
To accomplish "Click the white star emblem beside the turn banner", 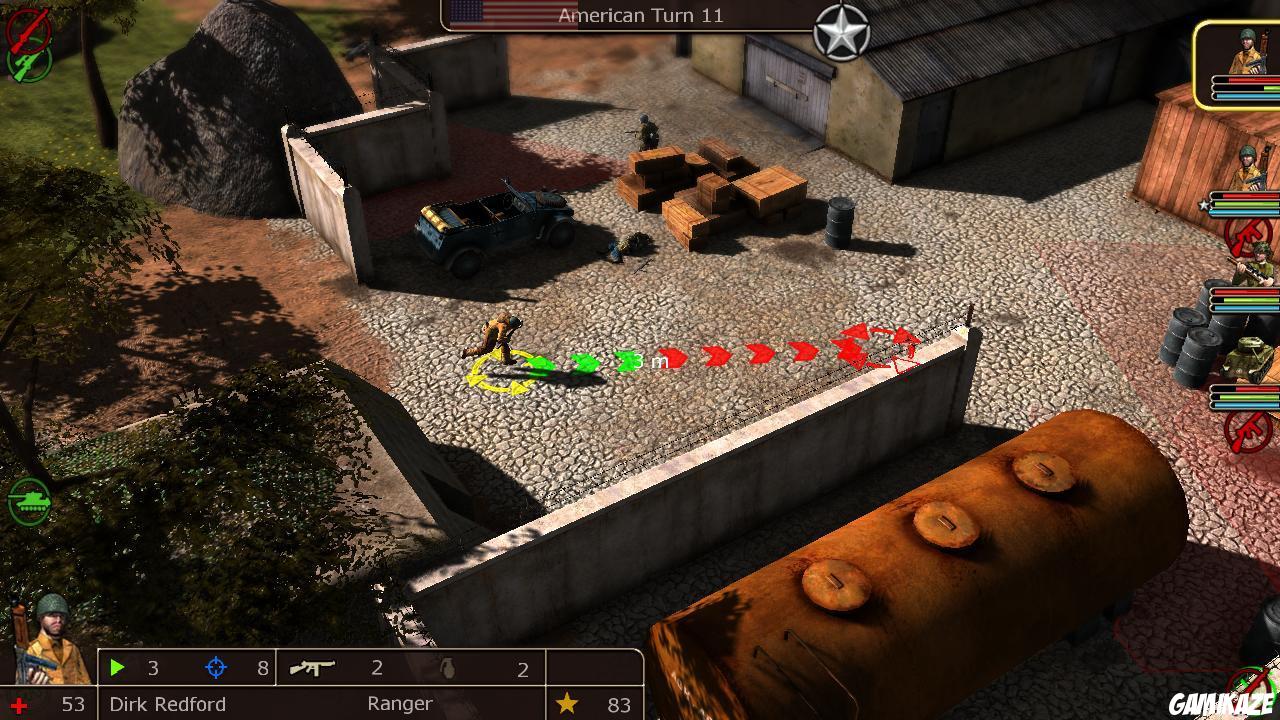I will [x=843, y=33].
